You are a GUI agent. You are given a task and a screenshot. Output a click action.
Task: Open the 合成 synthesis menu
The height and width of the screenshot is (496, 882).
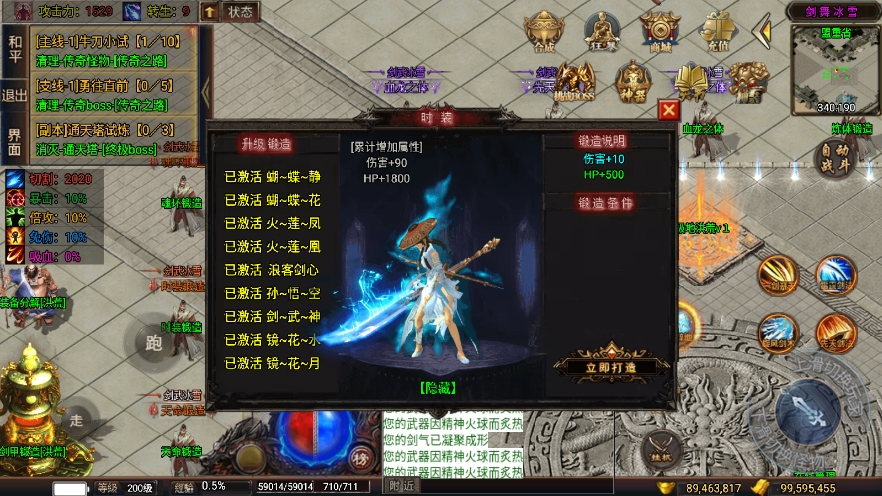pyautogui.click(x=544, y=32)
